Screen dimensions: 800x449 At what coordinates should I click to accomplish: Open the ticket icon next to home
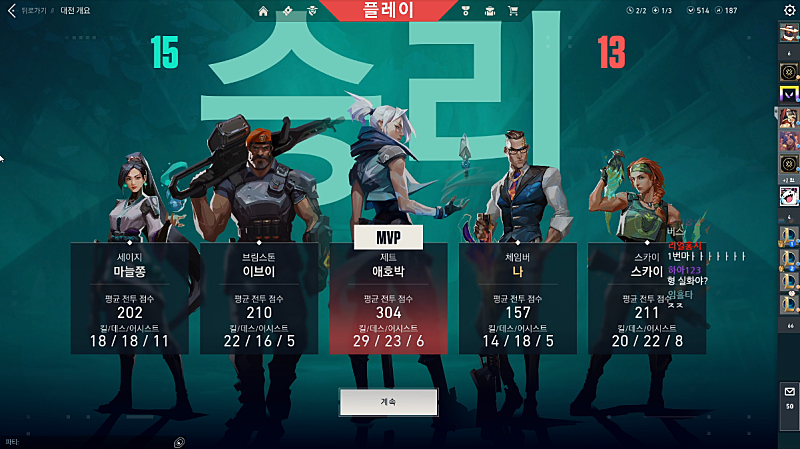tap(288, 11)
